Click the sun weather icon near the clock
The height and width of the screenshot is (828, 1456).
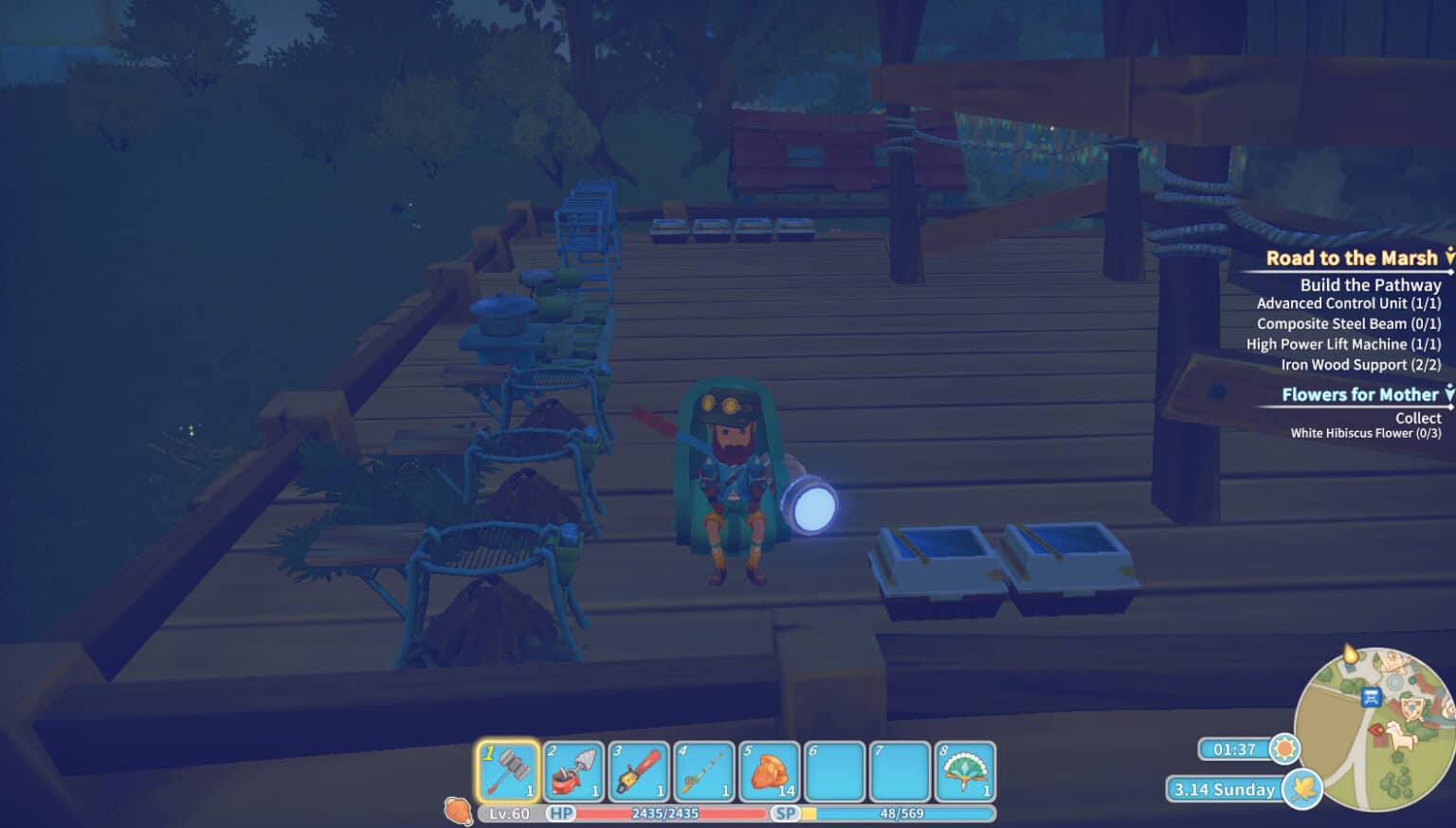(x=1286, y=748)
